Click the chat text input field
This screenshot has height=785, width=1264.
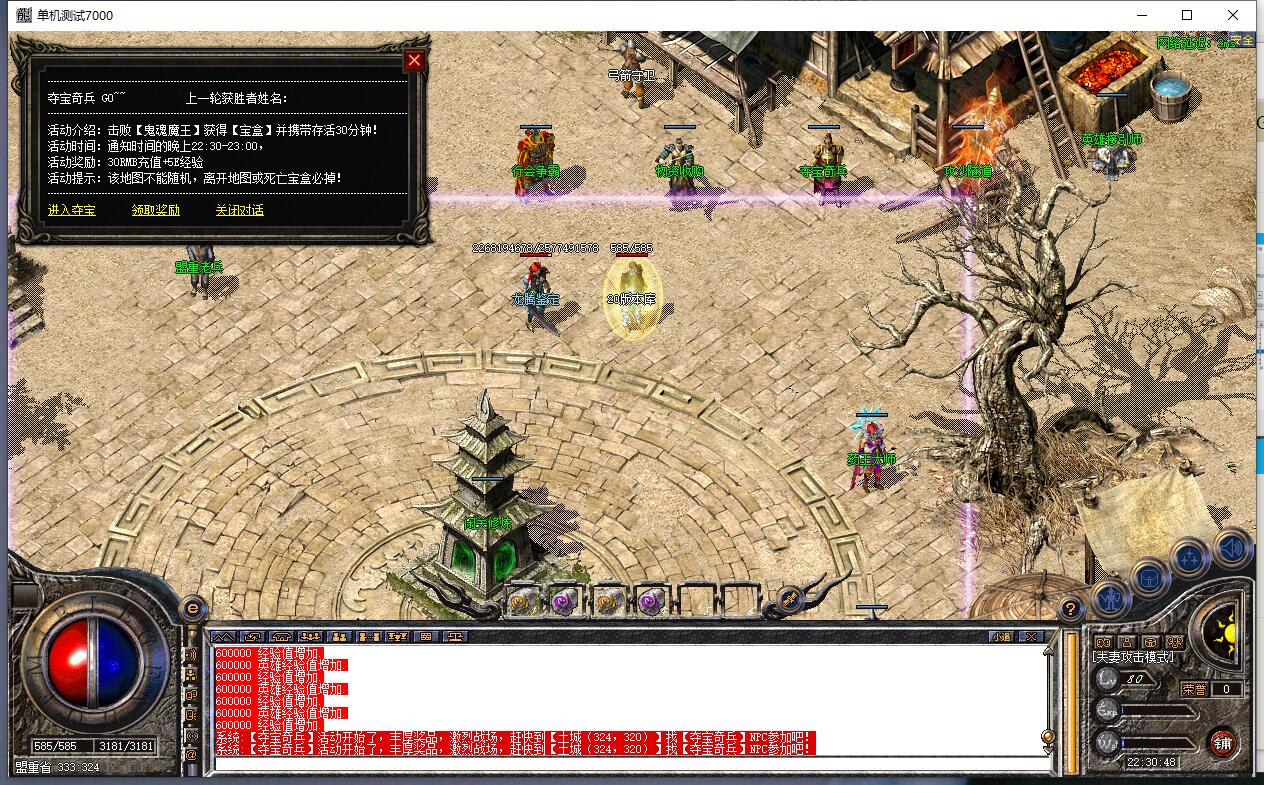click(x=630, y=764)
